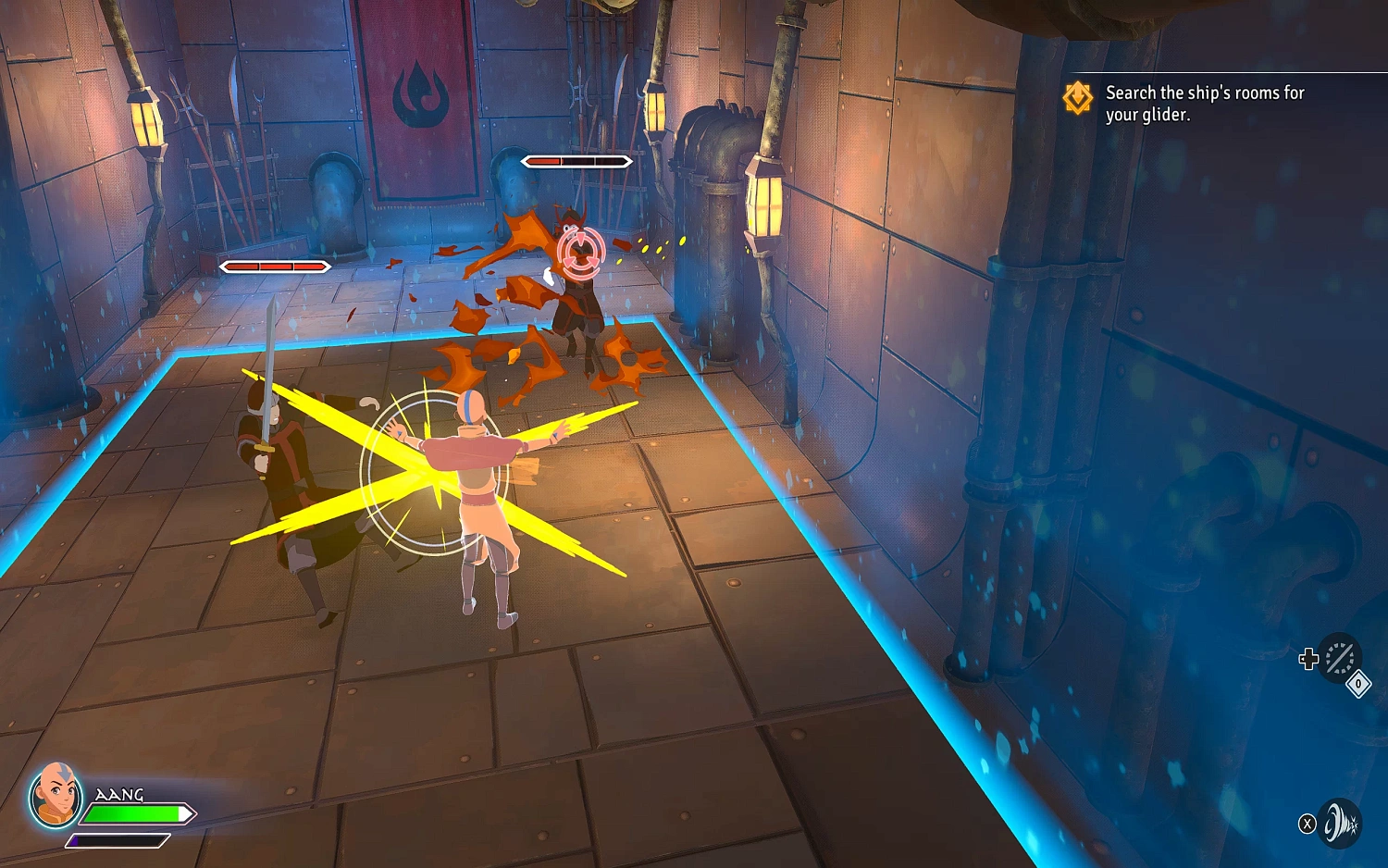The width and height of the screenshot is (1388, 868).
Task: Select the circular cooldown dial icon
Action: (1341, 658)
